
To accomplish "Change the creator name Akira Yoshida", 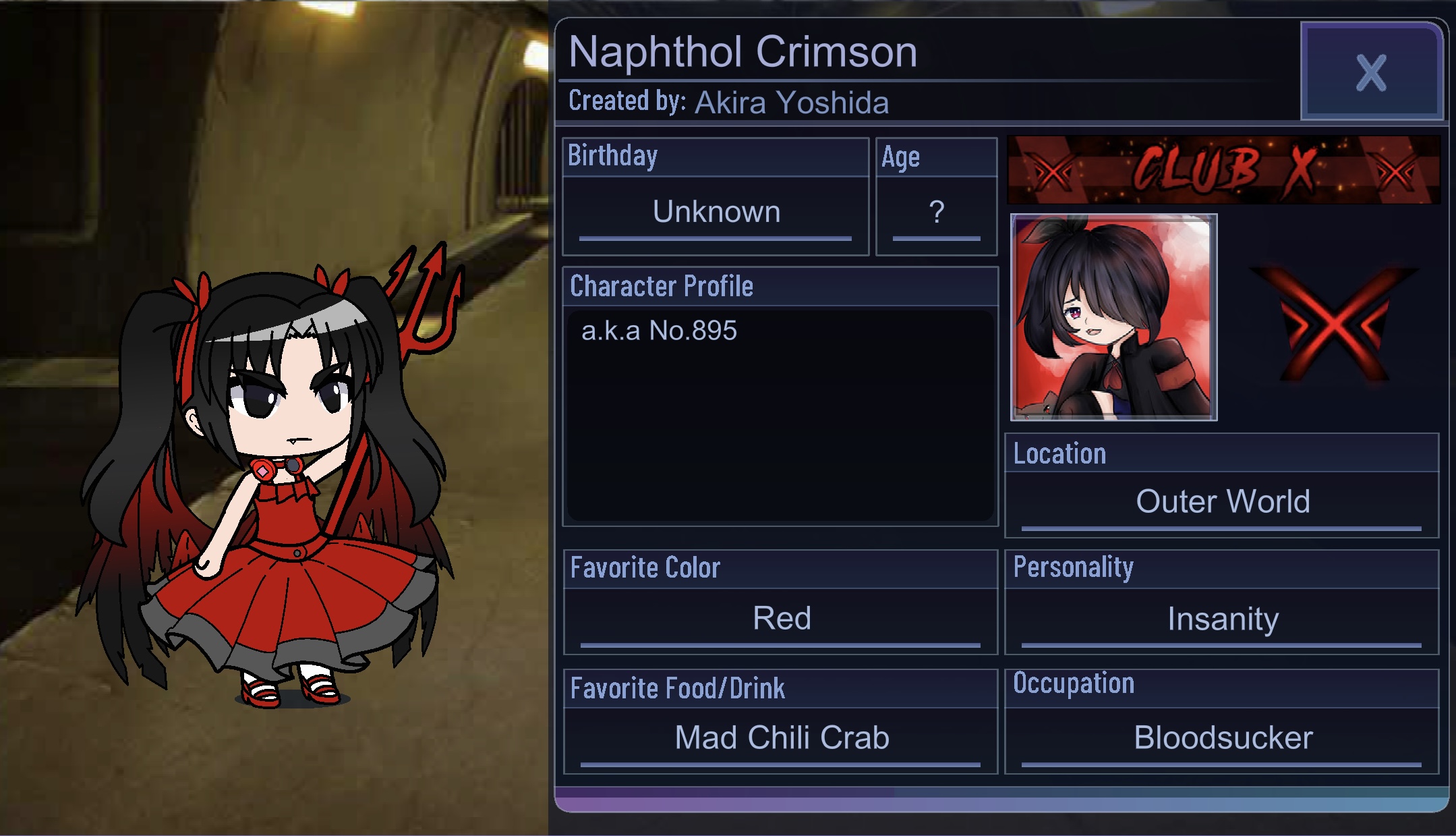I will 791,103.
